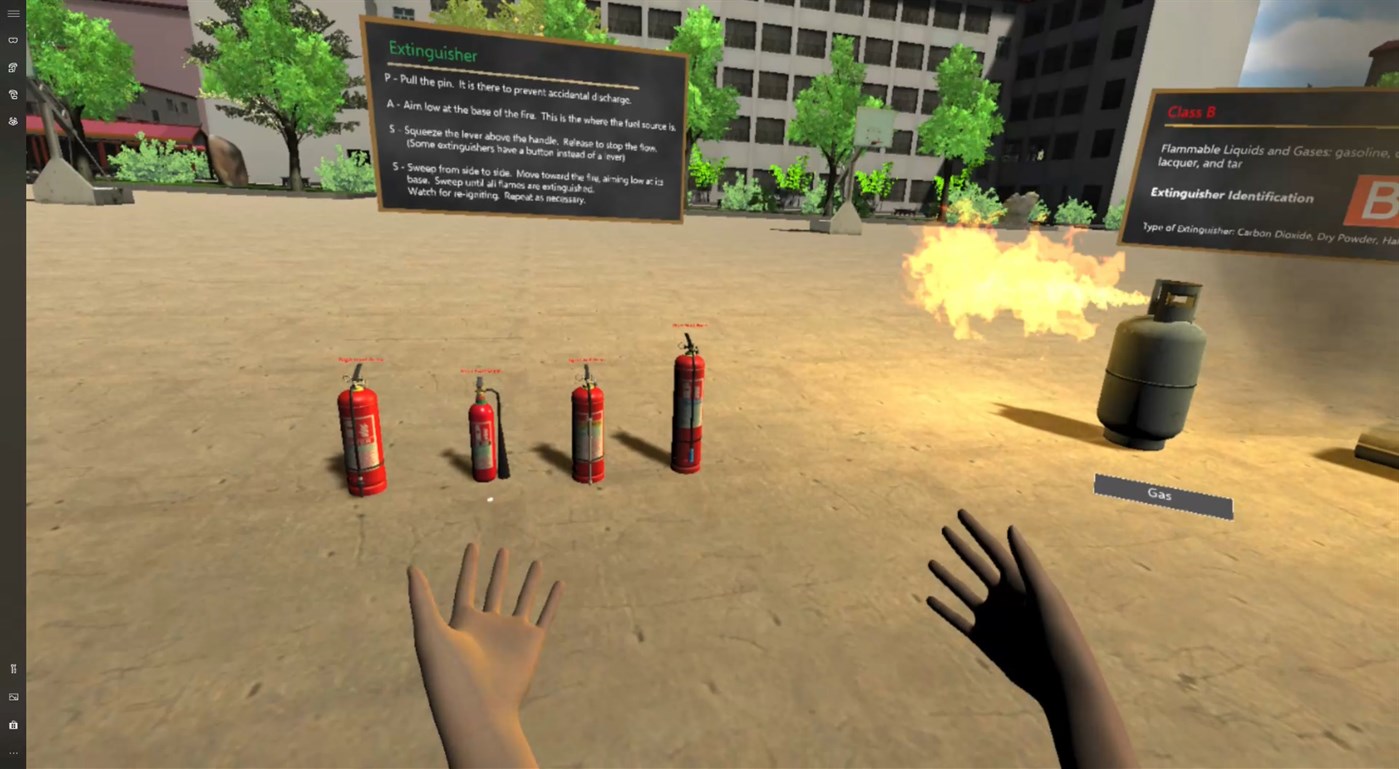
Task: Select the left motion controller icon
Action: pos(13,67)
